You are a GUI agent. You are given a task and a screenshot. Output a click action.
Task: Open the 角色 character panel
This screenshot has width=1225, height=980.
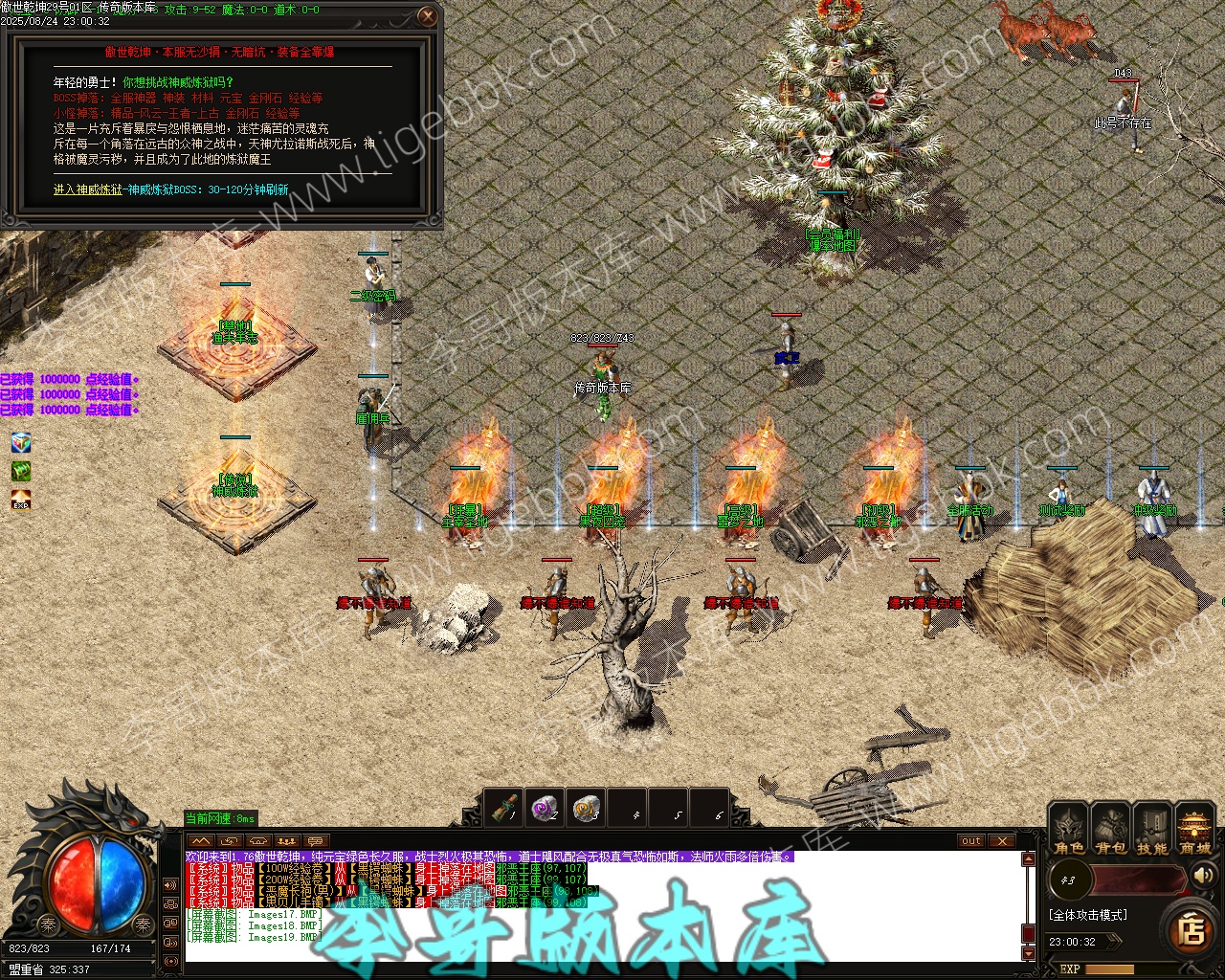click(1068, 829)
